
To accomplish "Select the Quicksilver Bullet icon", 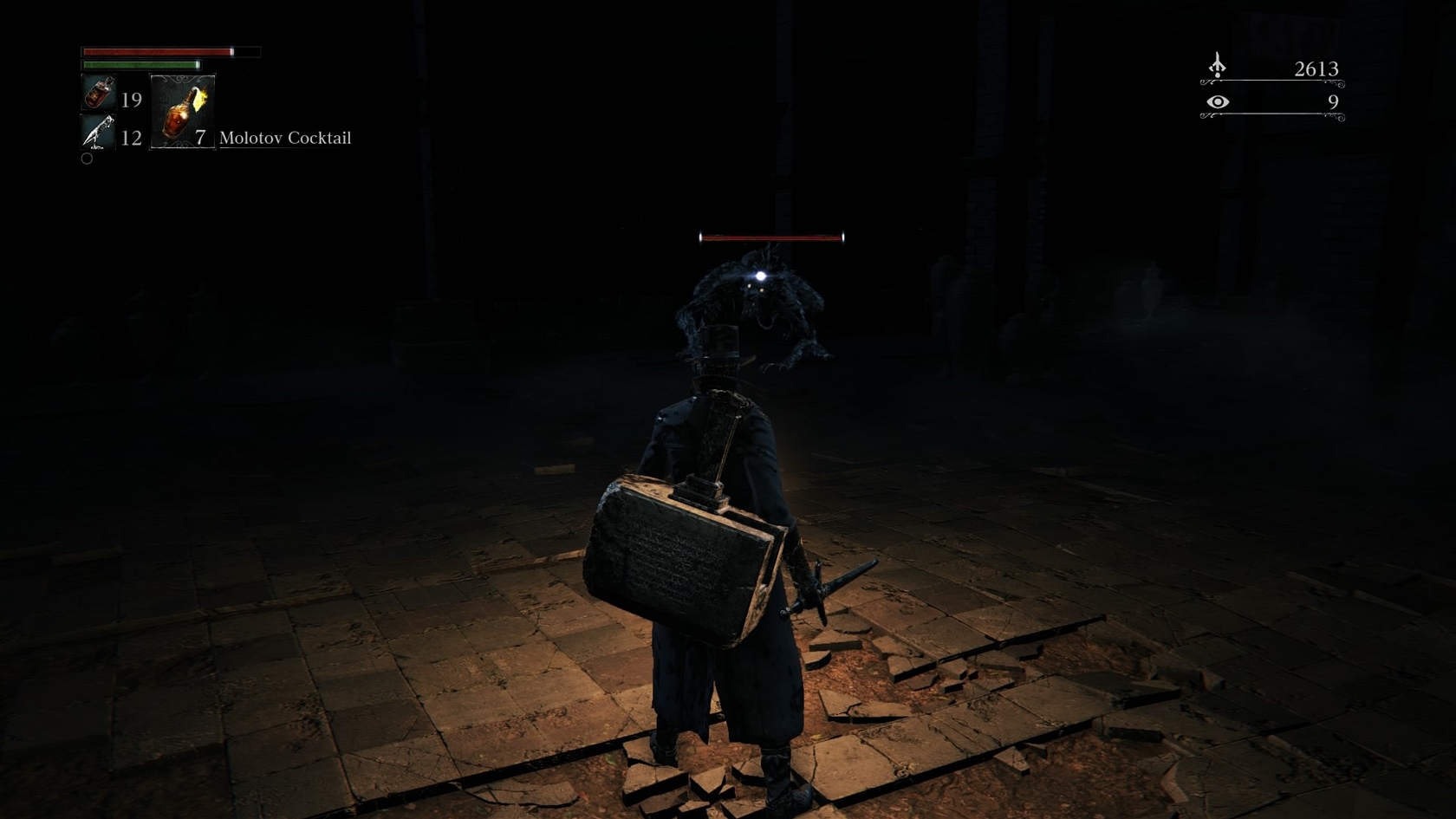I will (99, 133).
